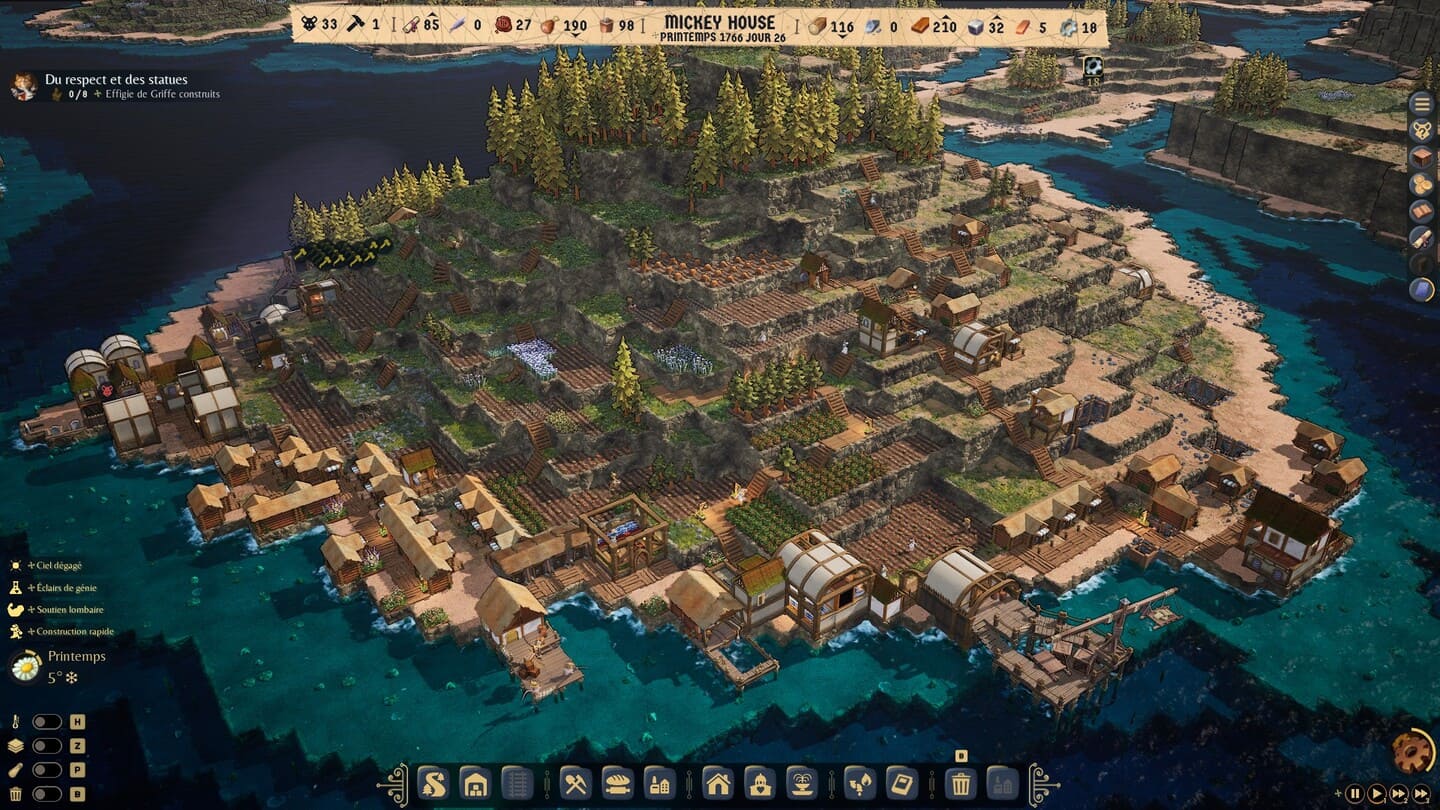The height and width of the screenshot is (810, 1440).
Task: Open the open book panel
Action: (1421, 211)
